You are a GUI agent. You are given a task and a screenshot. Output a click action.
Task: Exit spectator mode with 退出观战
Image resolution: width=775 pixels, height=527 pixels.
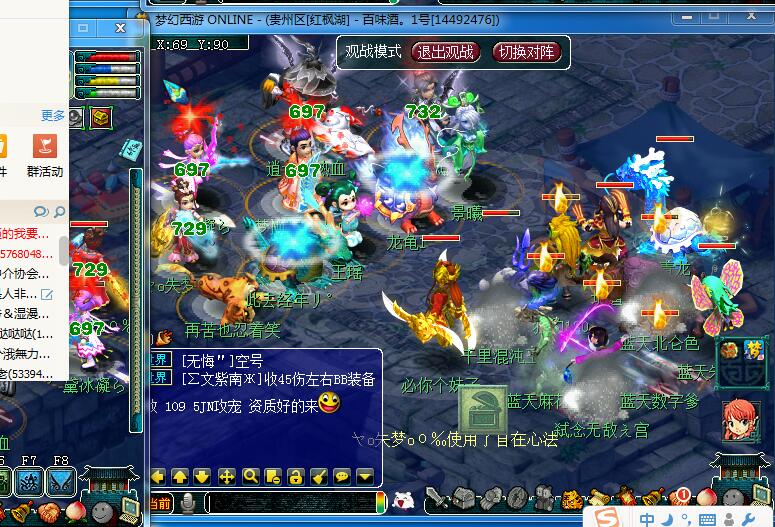(x=445, y=52)
